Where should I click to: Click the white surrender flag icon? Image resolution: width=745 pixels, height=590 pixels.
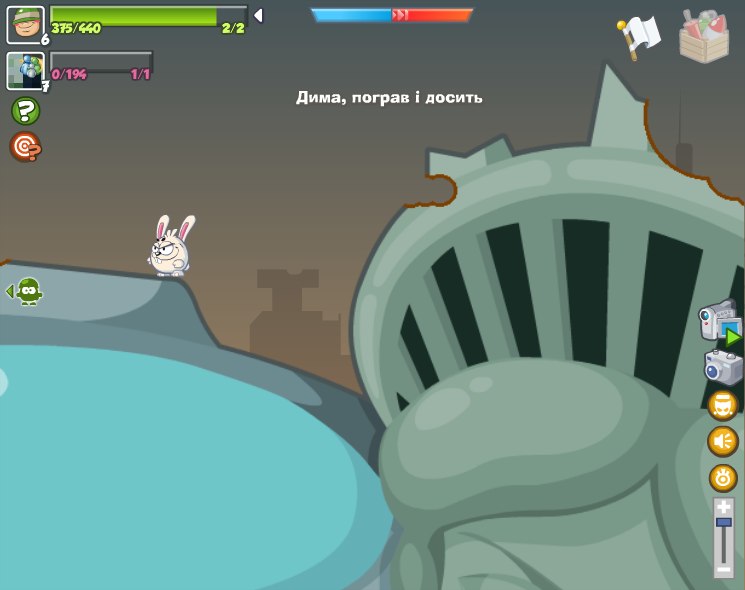point(640,37)
